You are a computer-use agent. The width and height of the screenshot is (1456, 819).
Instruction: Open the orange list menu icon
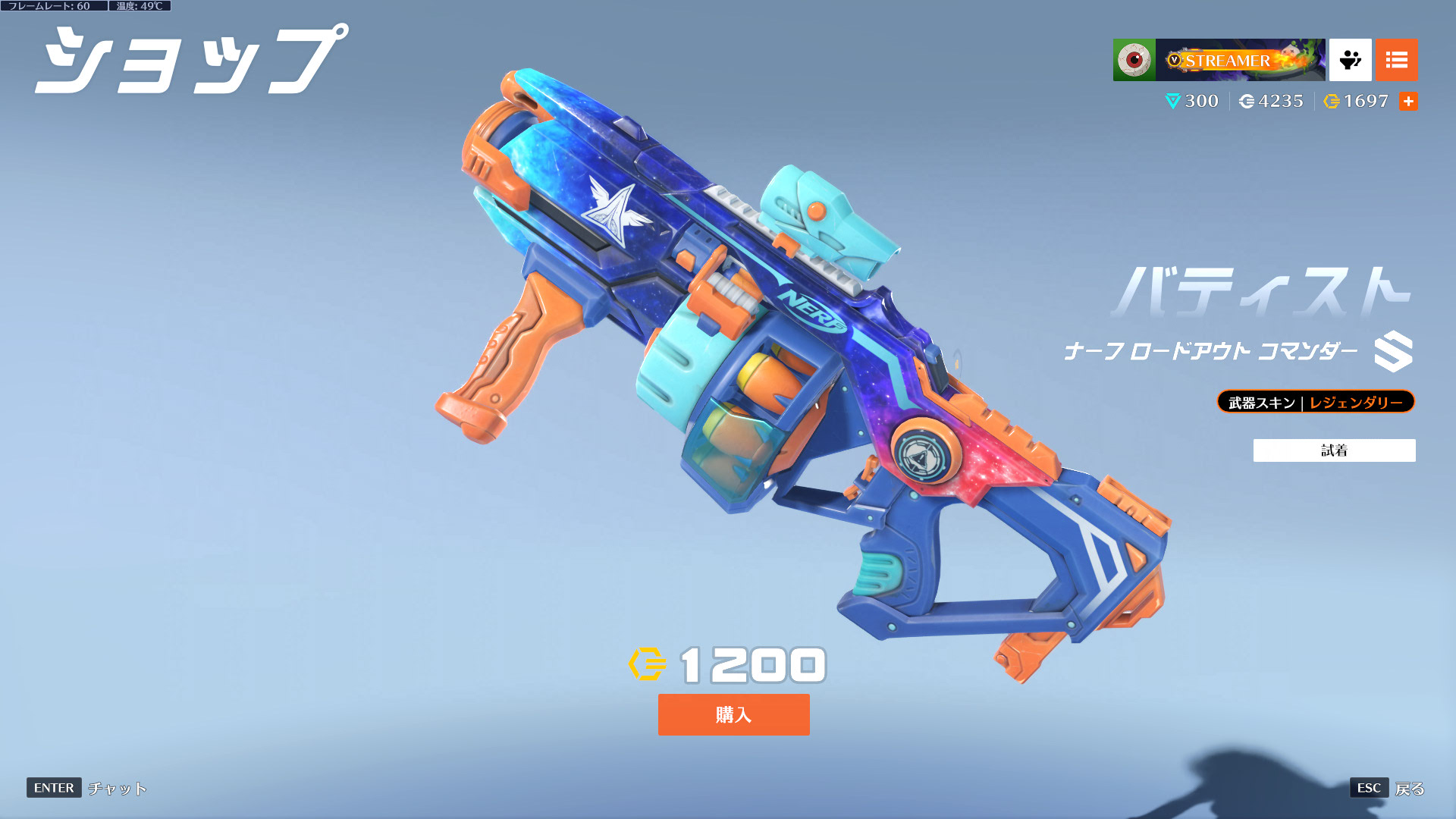click(x=1396, y=60)
